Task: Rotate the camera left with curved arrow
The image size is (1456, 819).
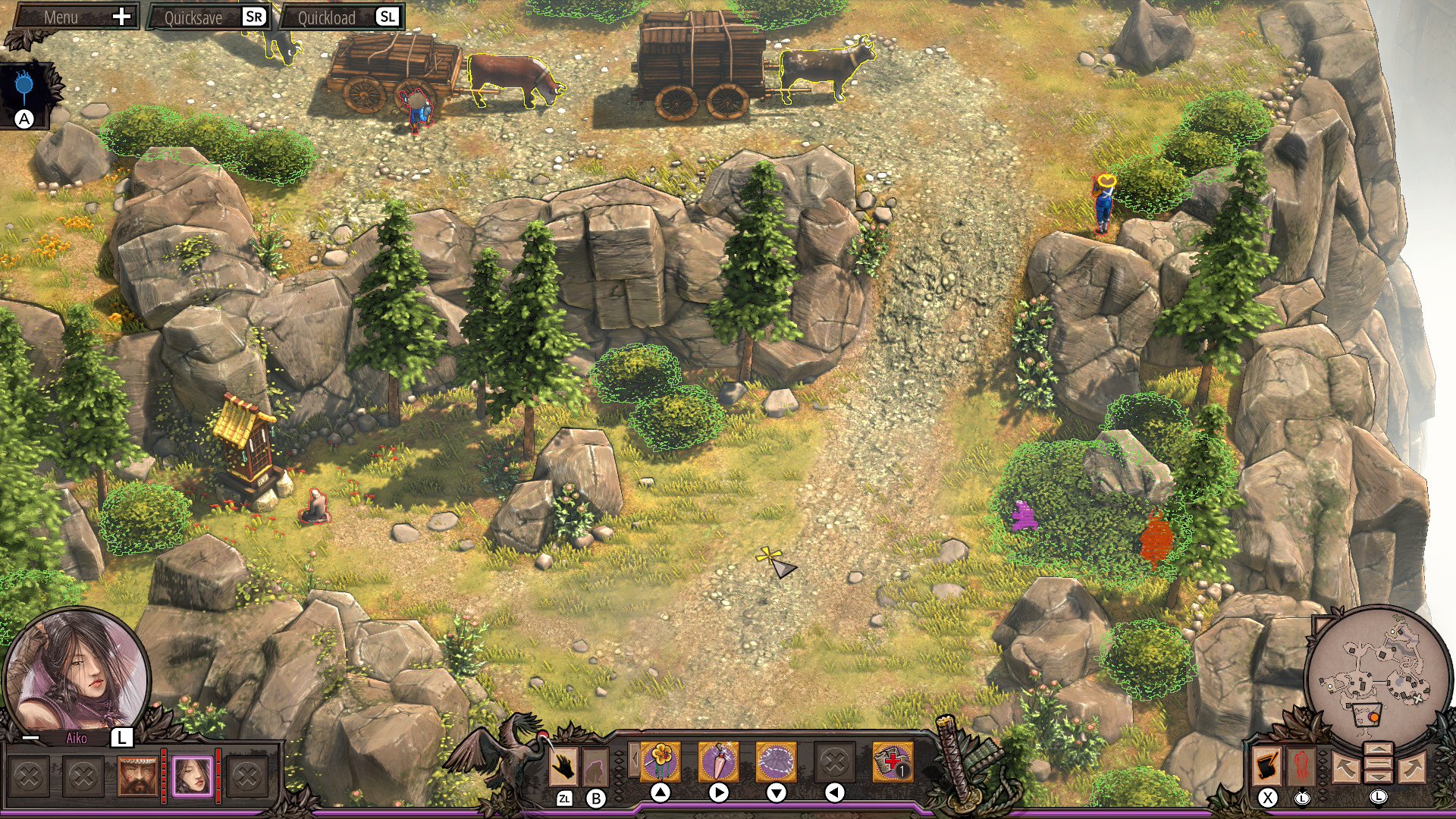Action: [x=1344, y=767]
